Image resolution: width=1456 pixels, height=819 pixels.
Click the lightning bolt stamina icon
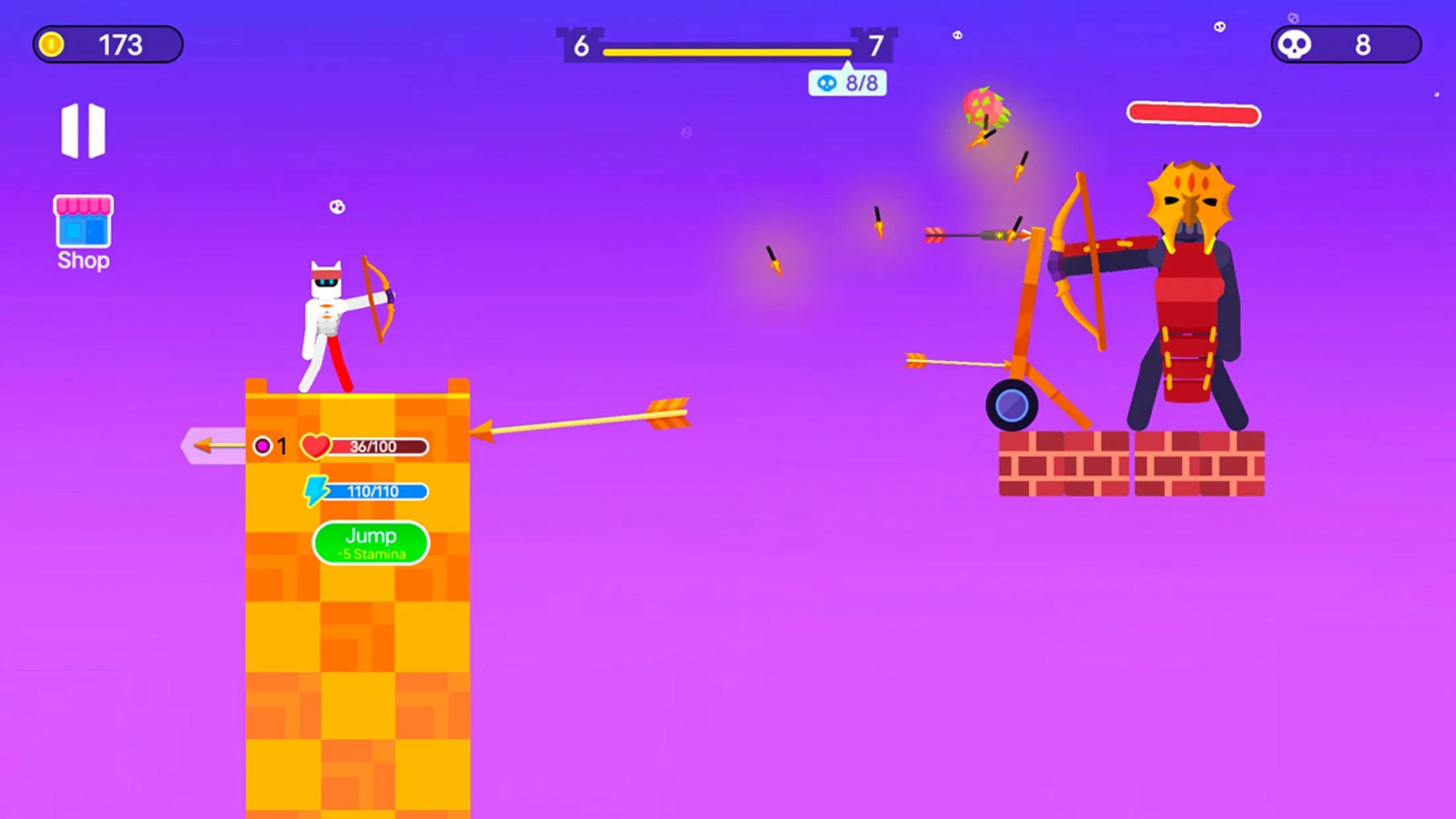coord(317,491)
